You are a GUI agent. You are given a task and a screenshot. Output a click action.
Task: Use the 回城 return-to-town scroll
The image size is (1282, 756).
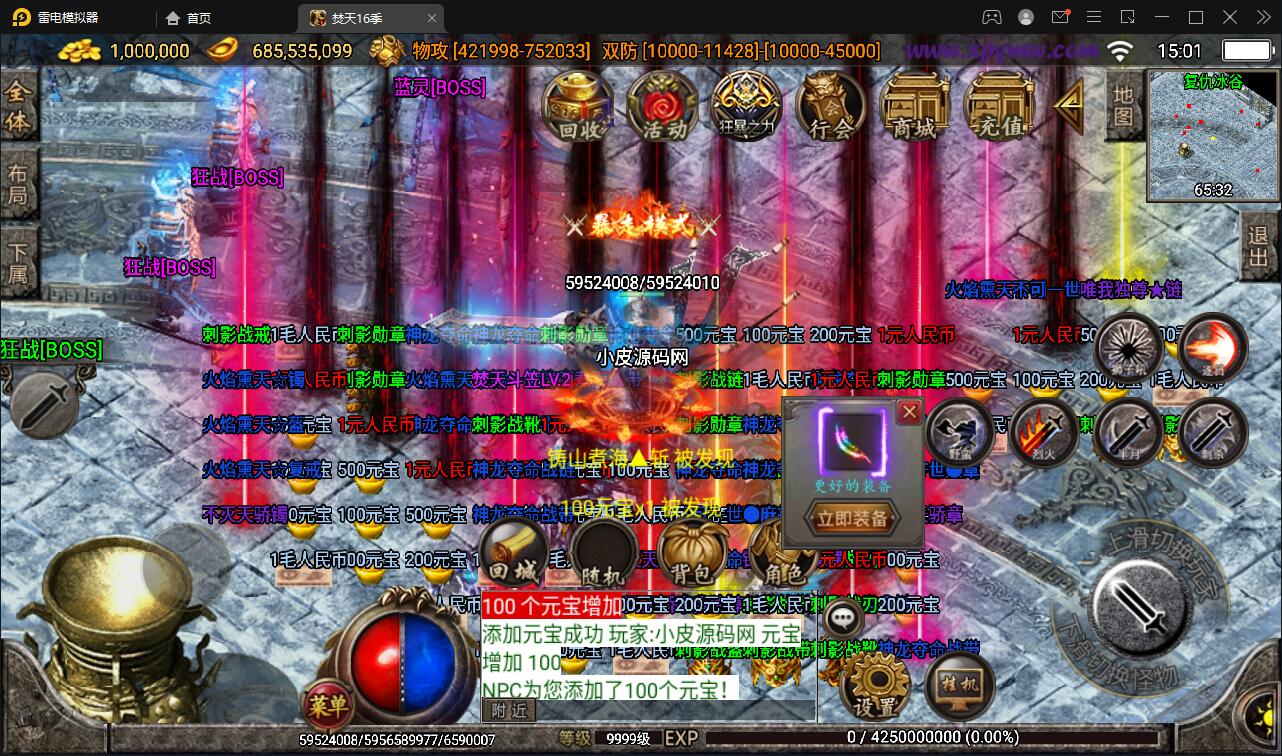[x=512, y=556]
